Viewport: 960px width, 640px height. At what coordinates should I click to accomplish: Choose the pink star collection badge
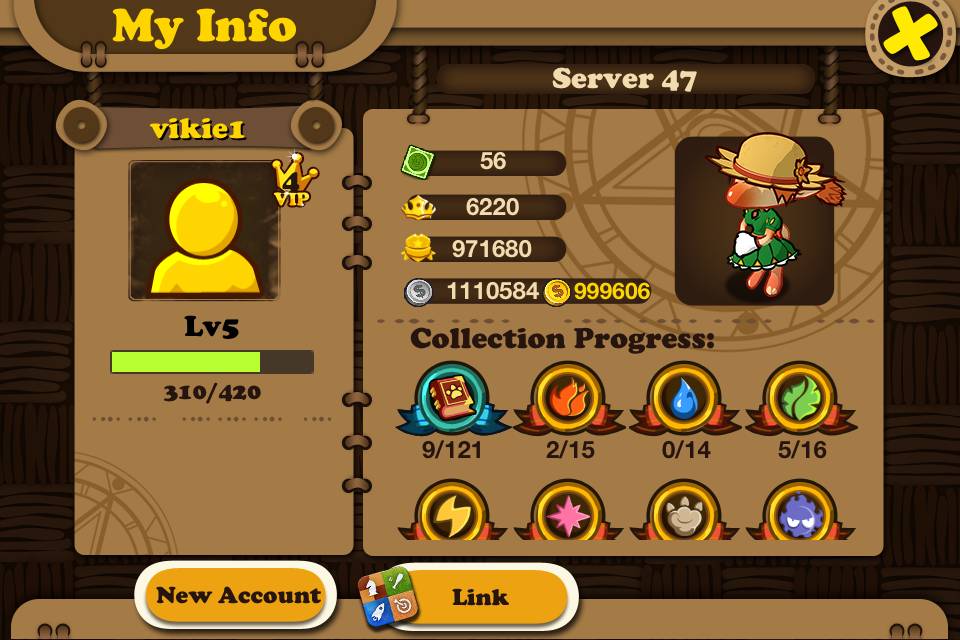coord(568,514)
